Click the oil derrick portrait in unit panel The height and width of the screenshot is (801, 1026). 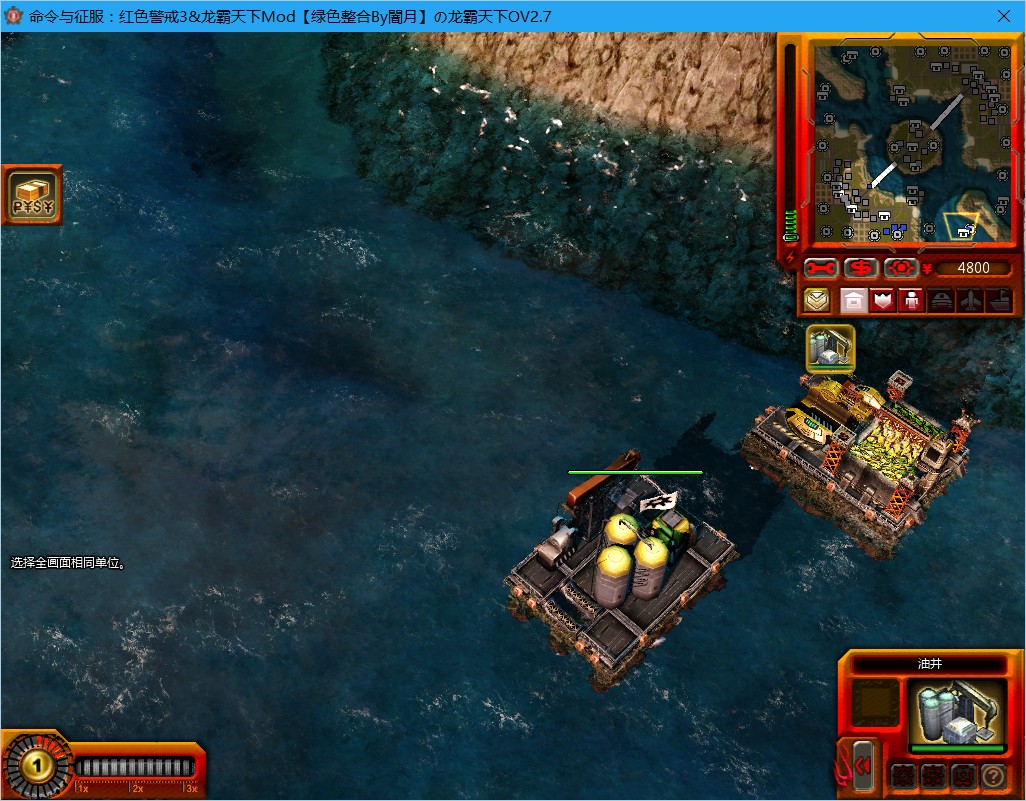coord(957,712)
